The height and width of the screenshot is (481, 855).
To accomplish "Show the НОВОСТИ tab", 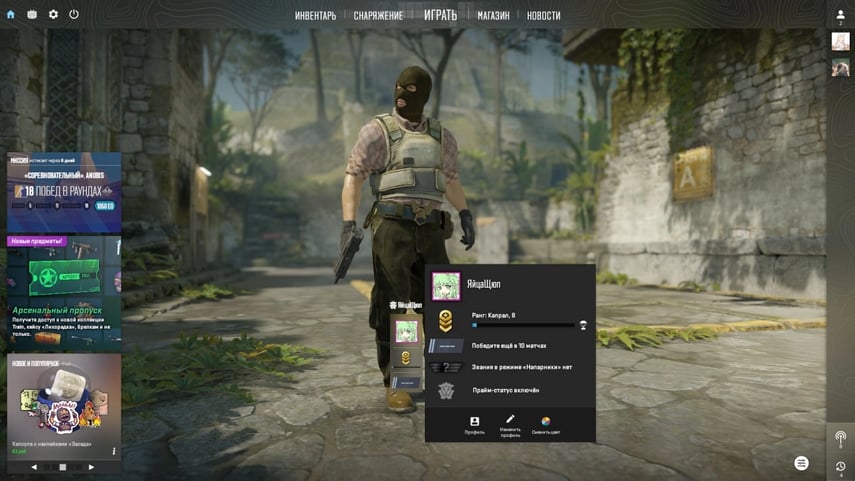I will point(543,16).
